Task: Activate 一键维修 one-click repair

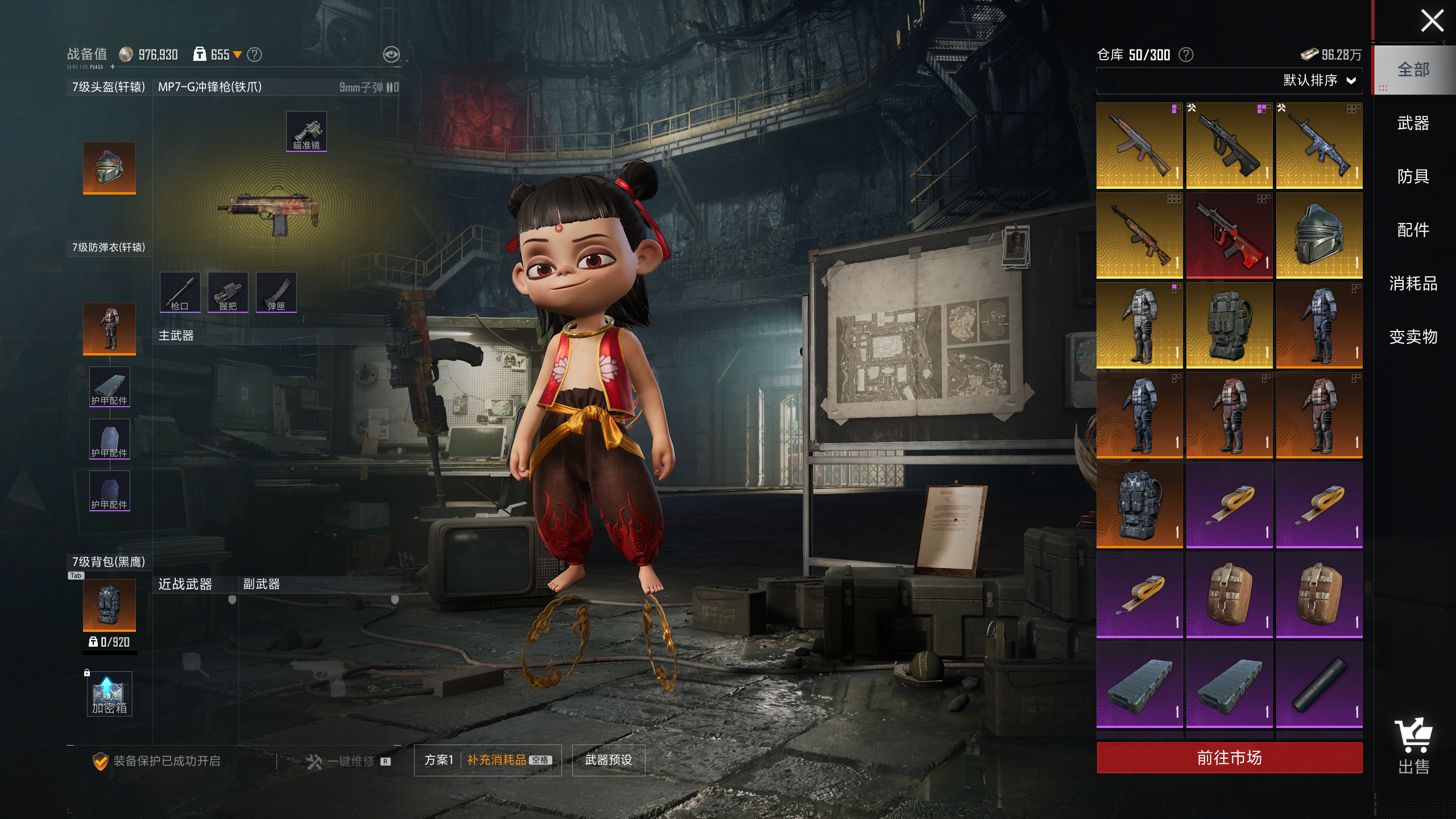Action: pyautogui.click(x=348, y=761)
